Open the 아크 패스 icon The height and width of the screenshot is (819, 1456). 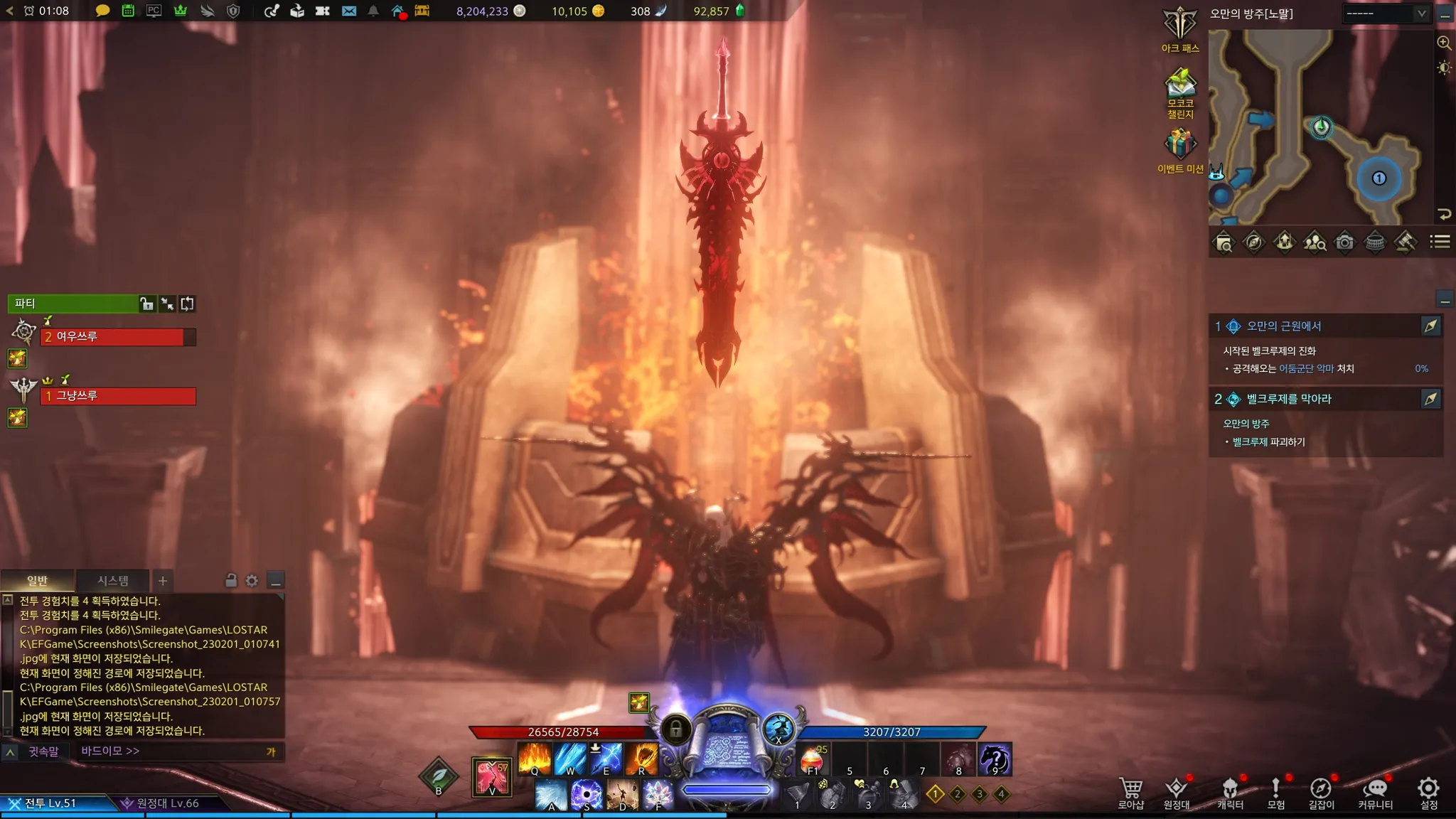[x=1180, y=28]
